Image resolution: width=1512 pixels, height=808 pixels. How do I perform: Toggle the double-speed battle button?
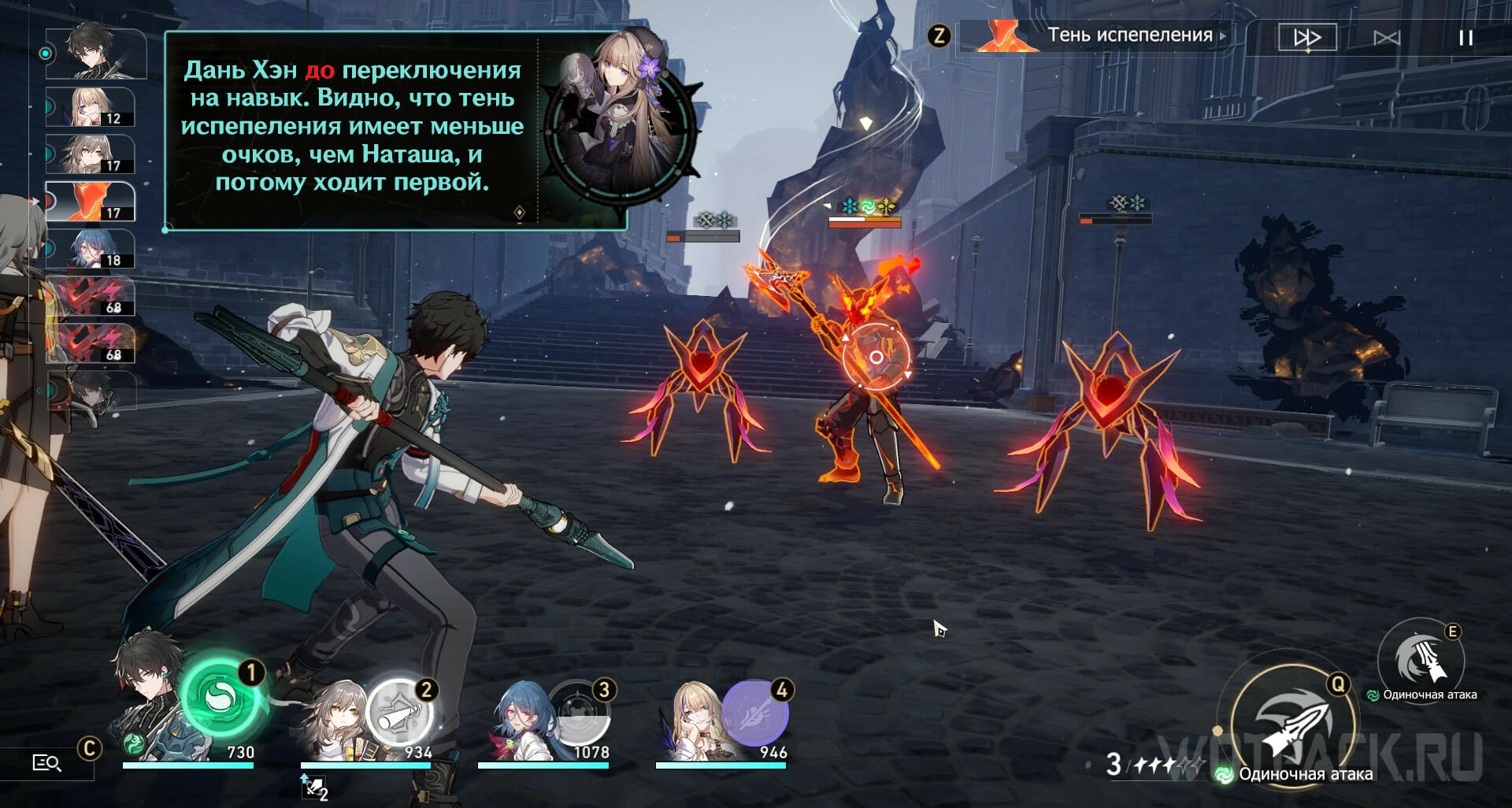click(1306, 37)
